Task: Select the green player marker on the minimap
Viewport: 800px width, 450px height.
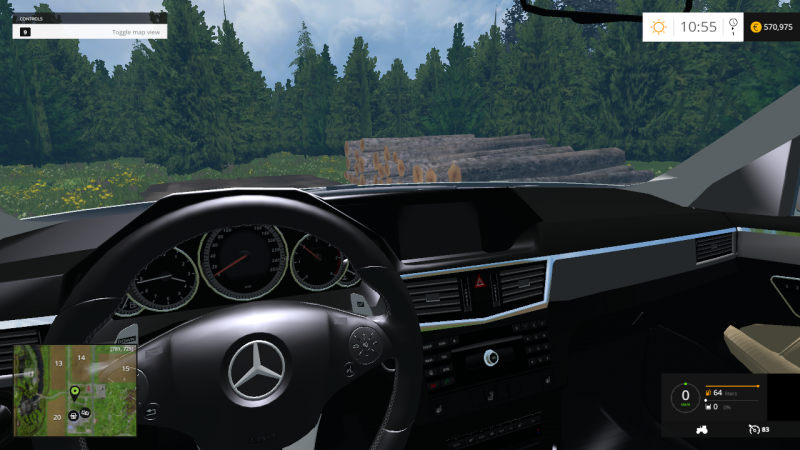Action: pyautogui.click(x=75, y=389)
